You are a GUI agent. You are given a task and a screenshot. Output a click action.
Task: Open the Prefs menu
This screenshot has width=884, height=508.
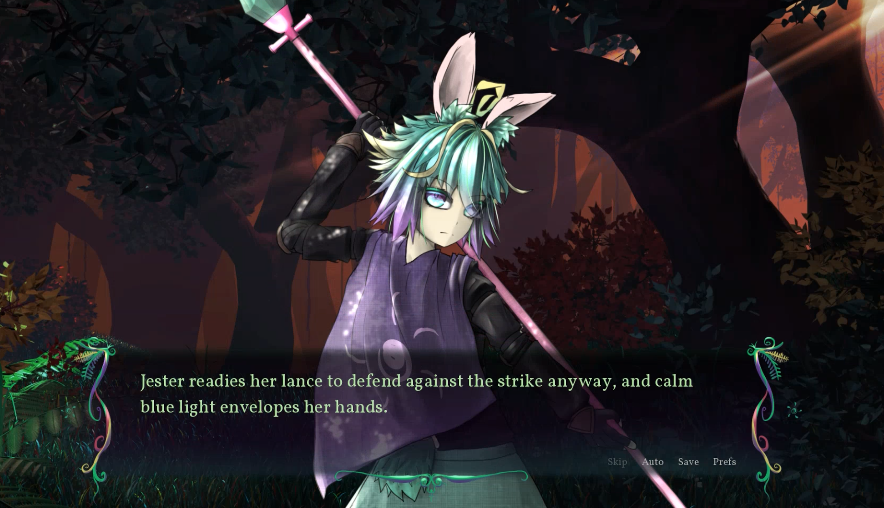[724, 462]
